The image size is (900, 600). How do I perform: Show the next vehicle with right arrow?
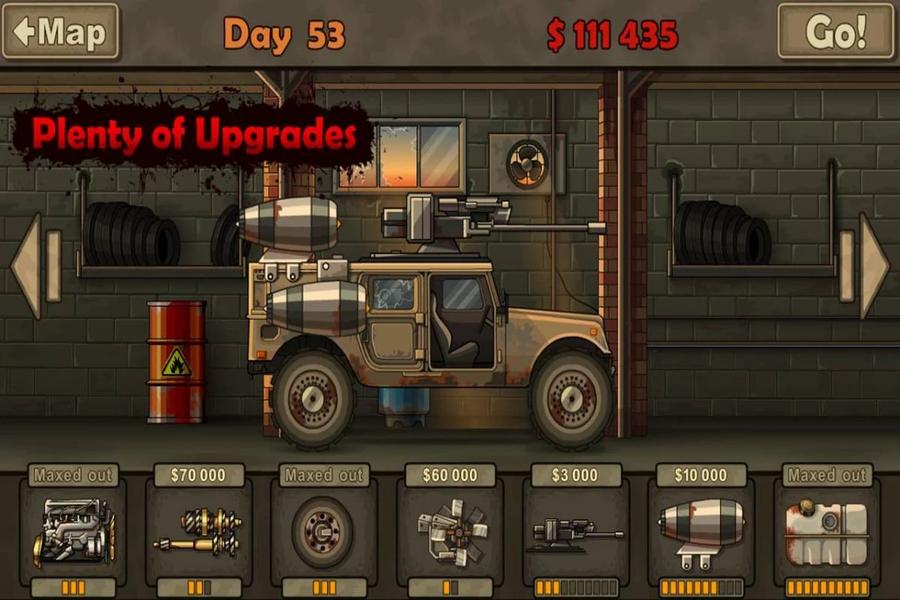tap(872, 266)
